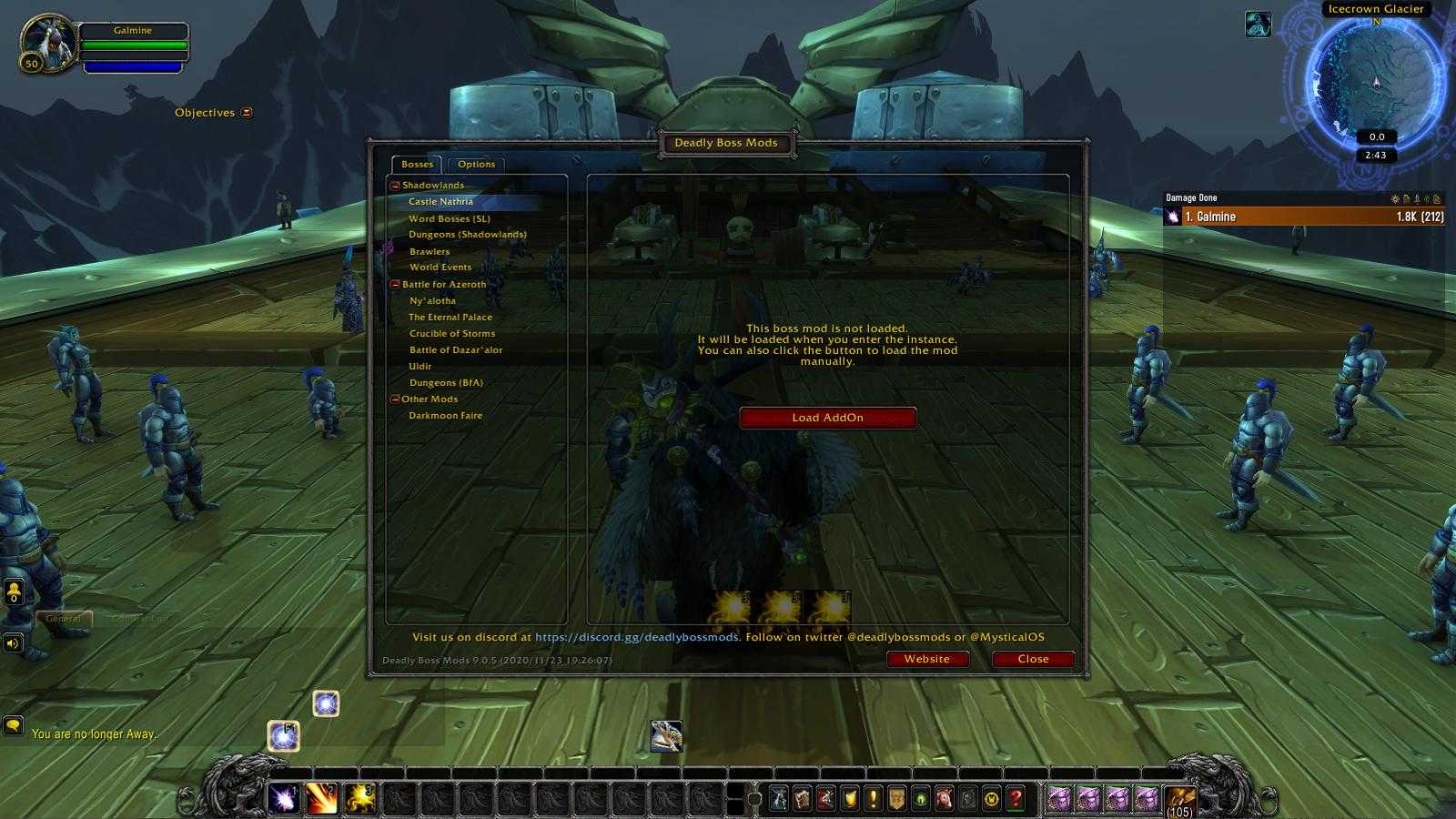Viewport: 1456px width, 819px height.
Task: Choose Castle Nathria in the boss list
Action: 440,202
